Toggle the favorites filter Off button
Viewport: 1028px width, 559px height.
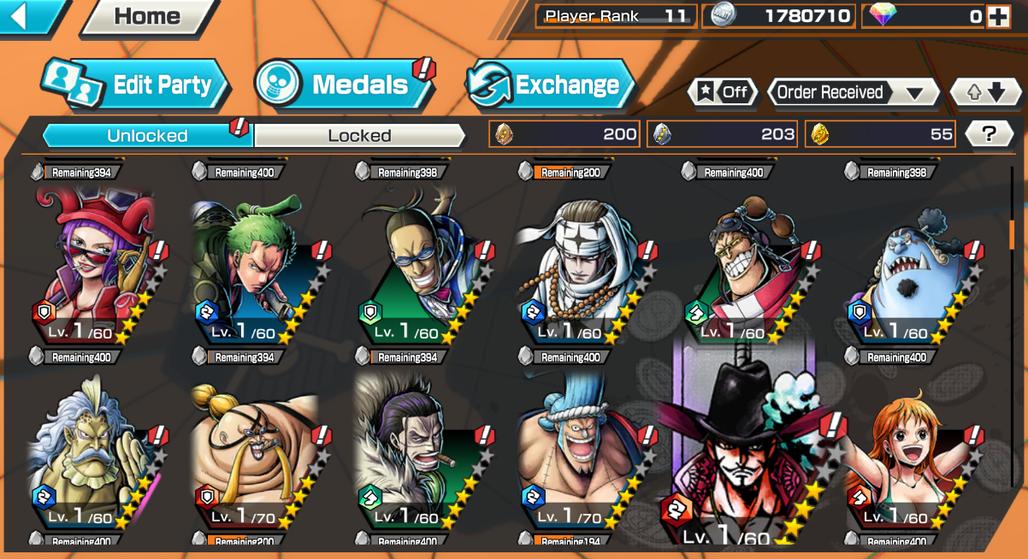pyautogui.click(x=722, y=92)
